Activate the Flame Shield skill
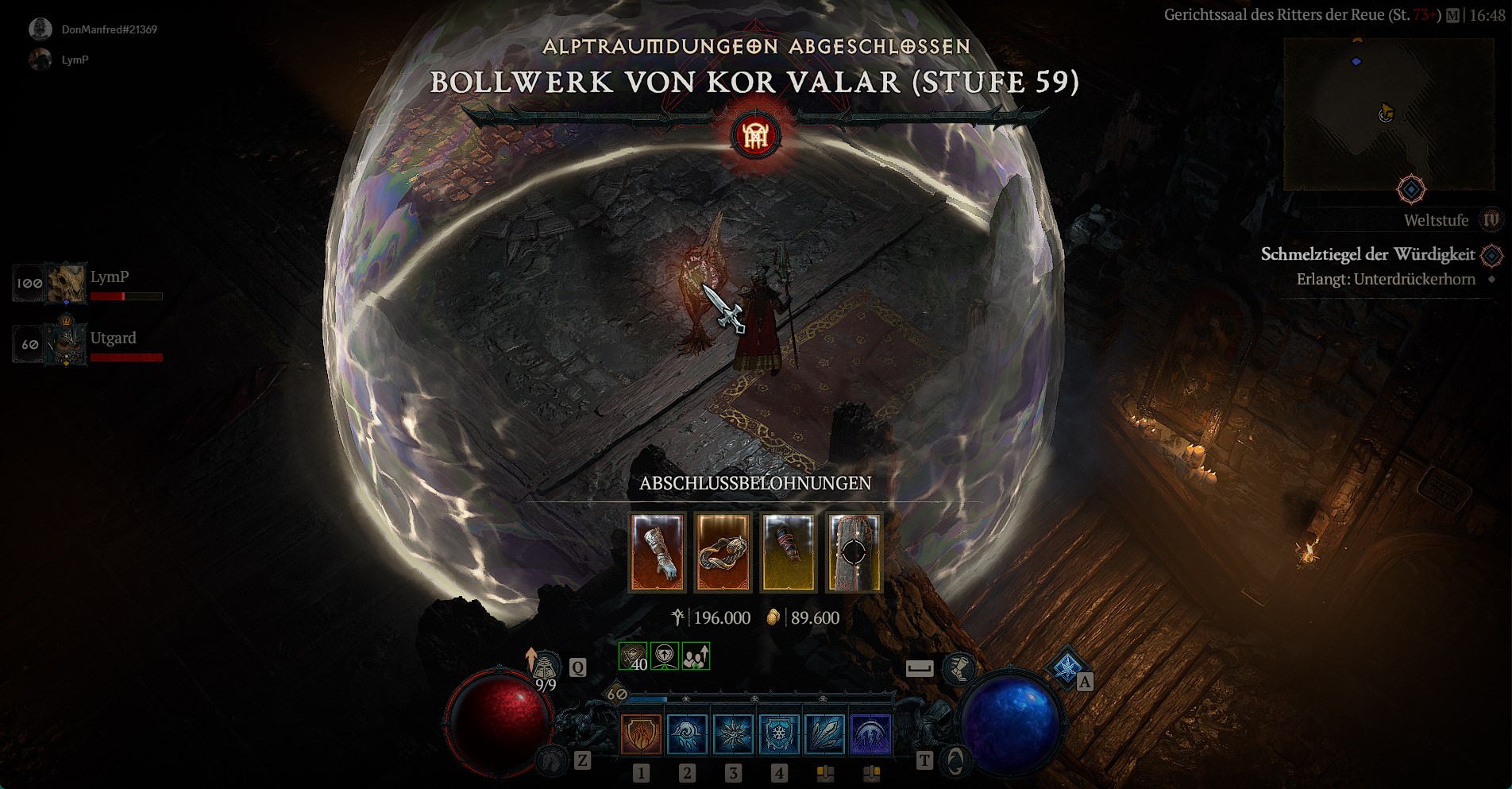This screenshot has height=789, width=1512. (641, 733)
